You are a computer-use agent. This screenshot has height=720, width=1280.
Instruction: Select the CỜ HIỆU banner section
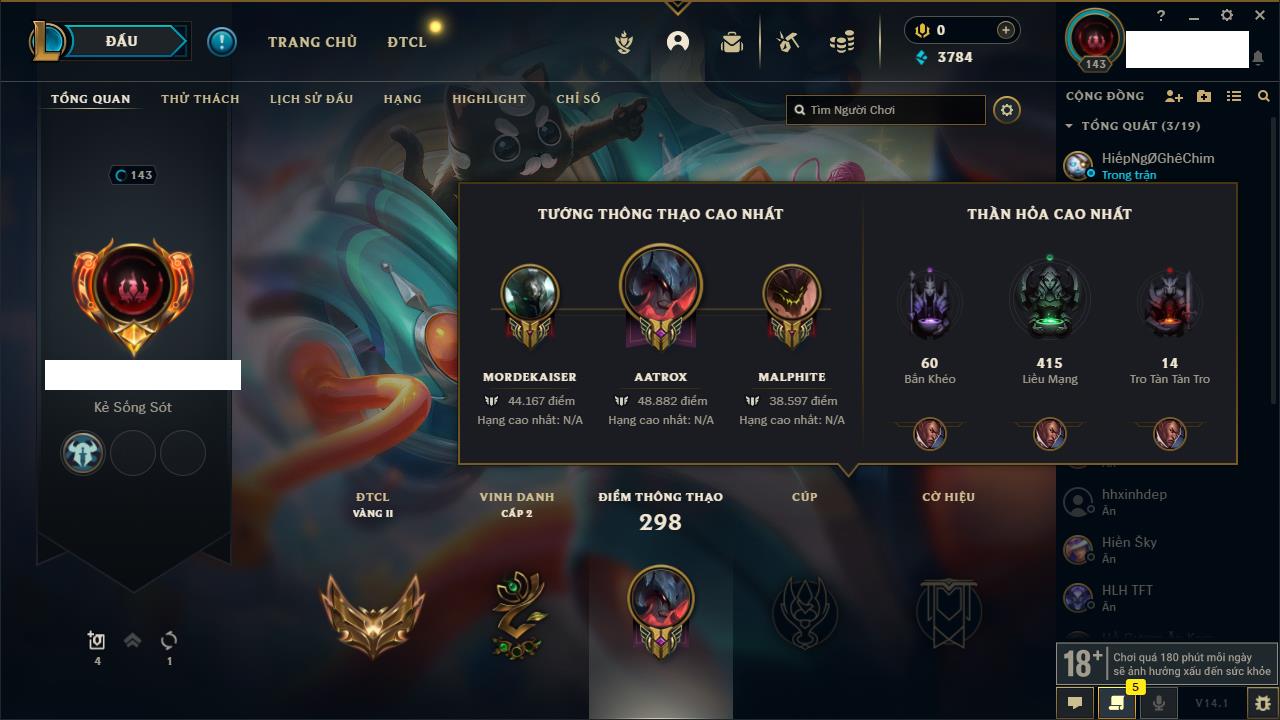click(x=948, y=610)
